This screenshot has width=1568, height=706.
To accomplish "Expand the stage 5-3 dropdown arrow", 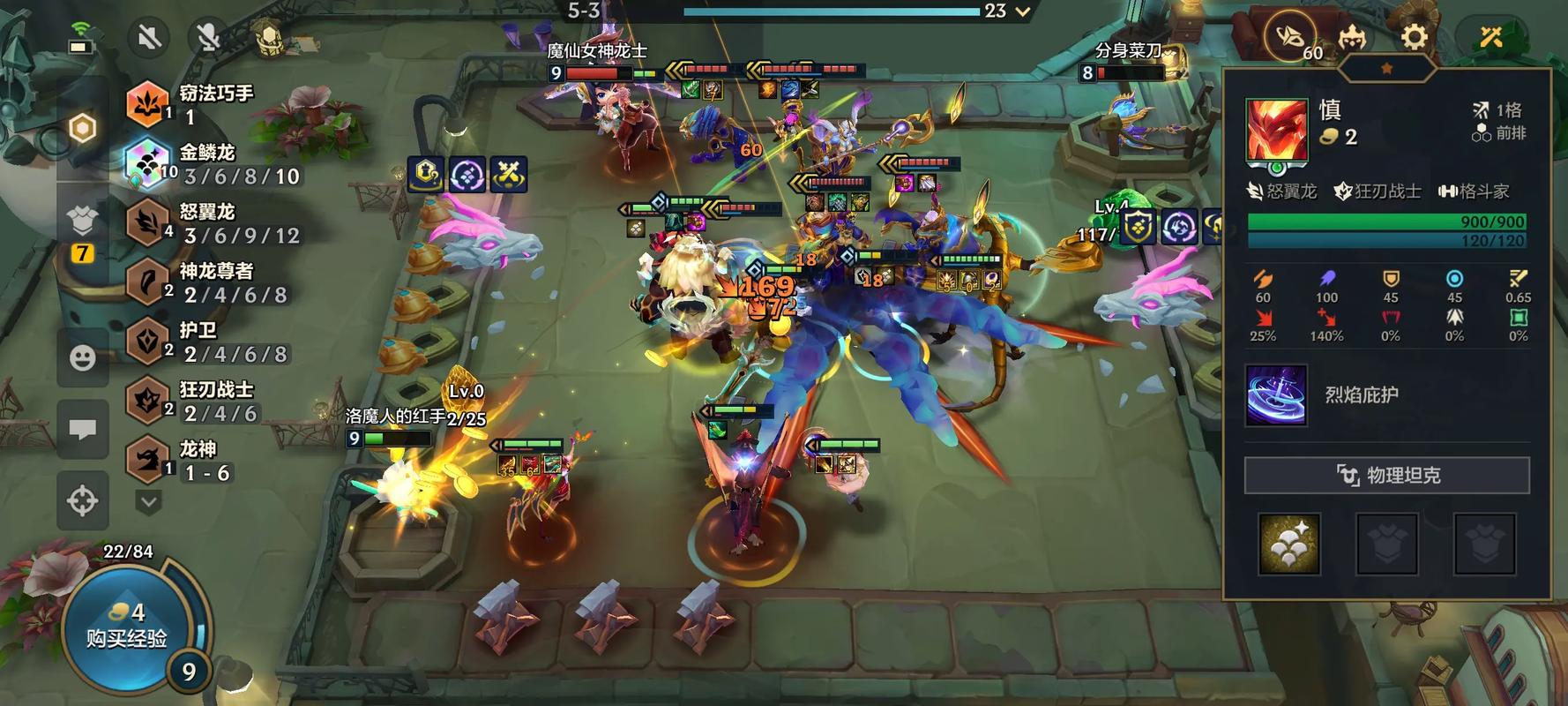I will click(1023, 11).
